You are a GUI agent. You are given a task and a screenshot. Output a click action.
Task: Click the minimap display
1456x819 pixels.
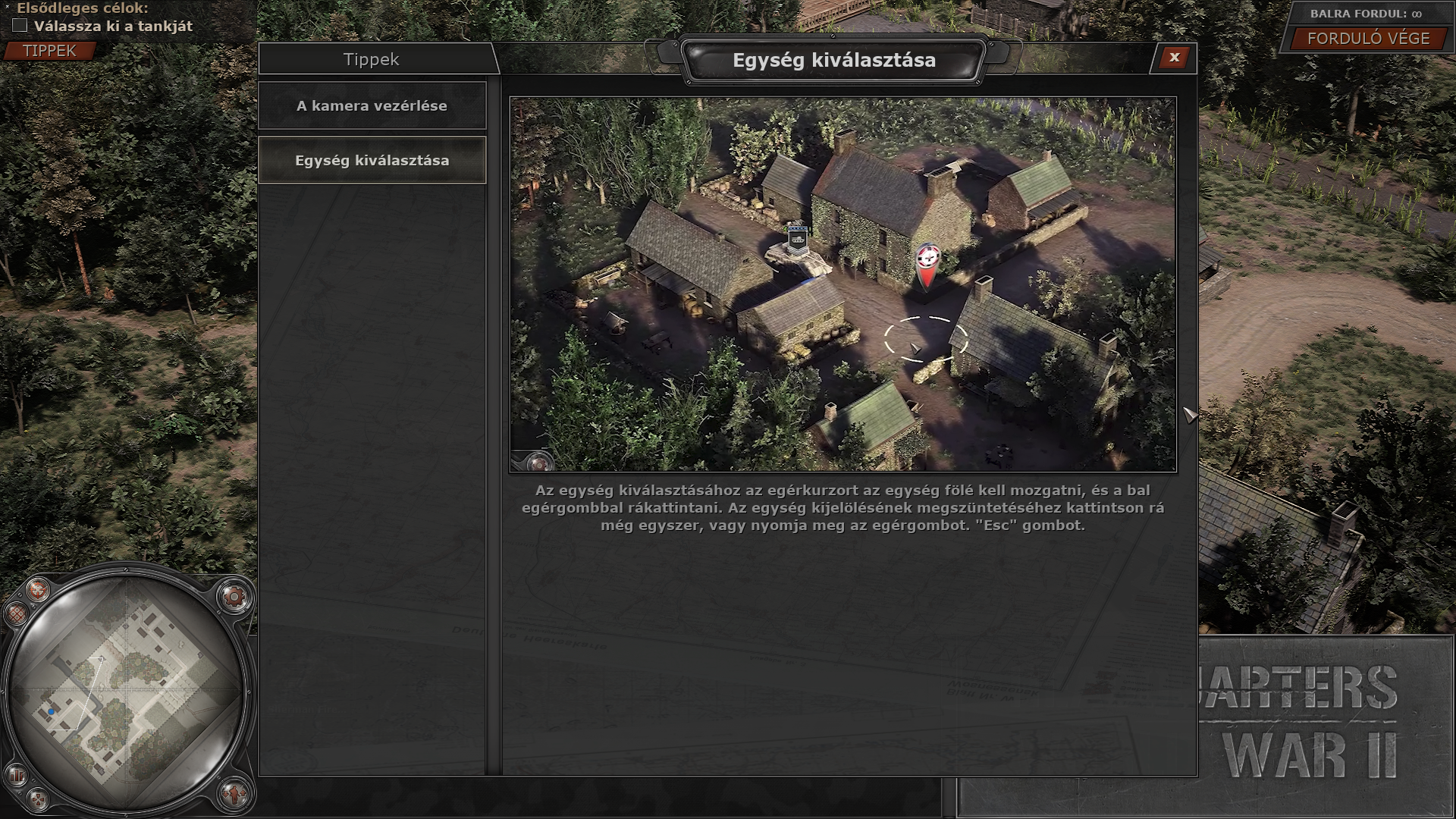[x=125, y=689]
